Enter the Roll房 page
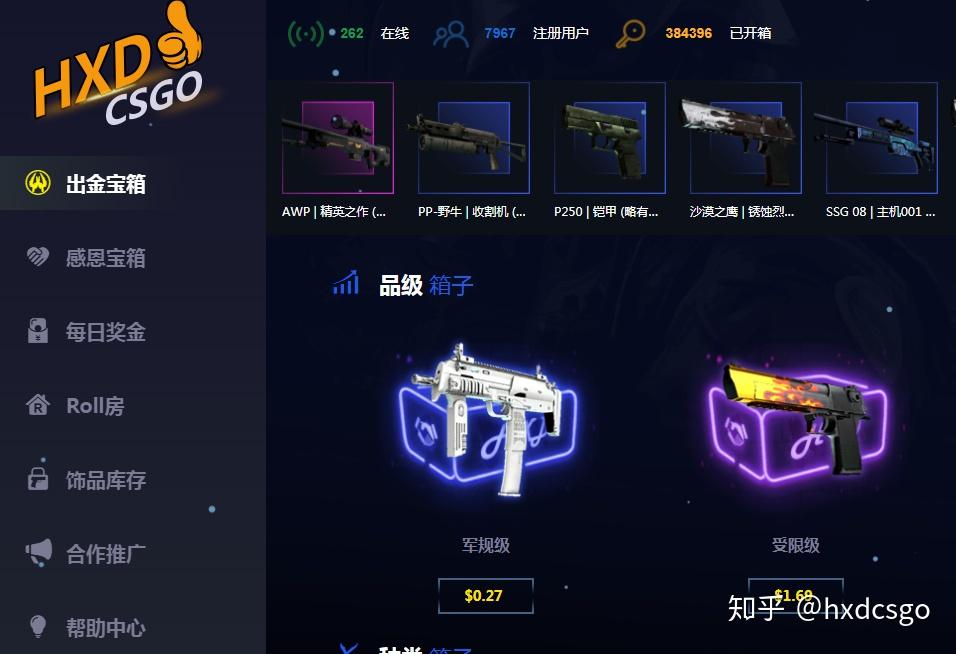The image size is (956, 654). (94, 406)
